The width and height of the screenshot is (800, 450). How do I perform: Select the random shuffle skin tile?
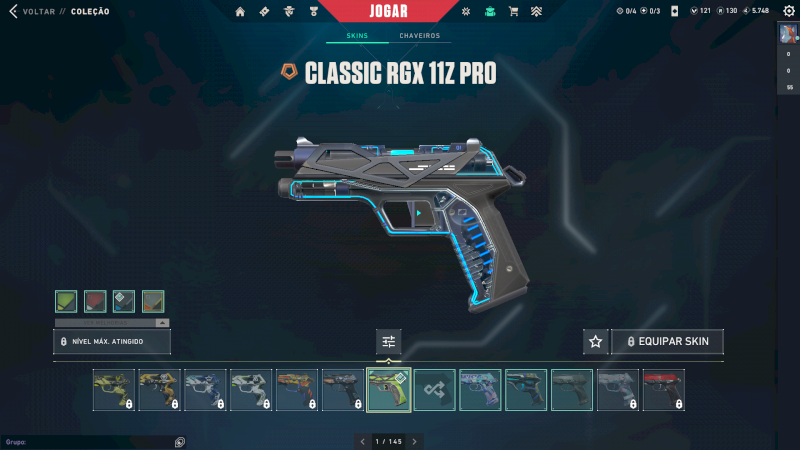click(x=435, y=390)
